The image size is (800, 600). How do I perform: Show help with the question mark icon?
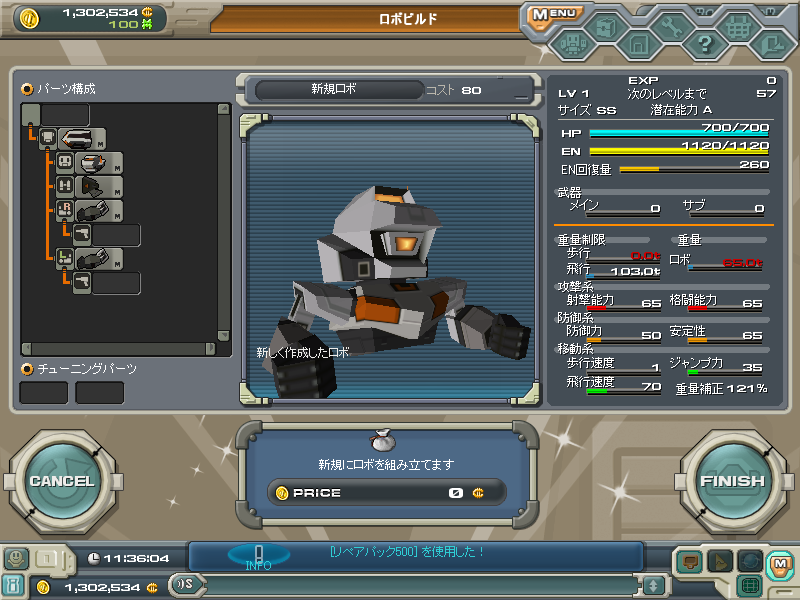click(x=705, y=43)
